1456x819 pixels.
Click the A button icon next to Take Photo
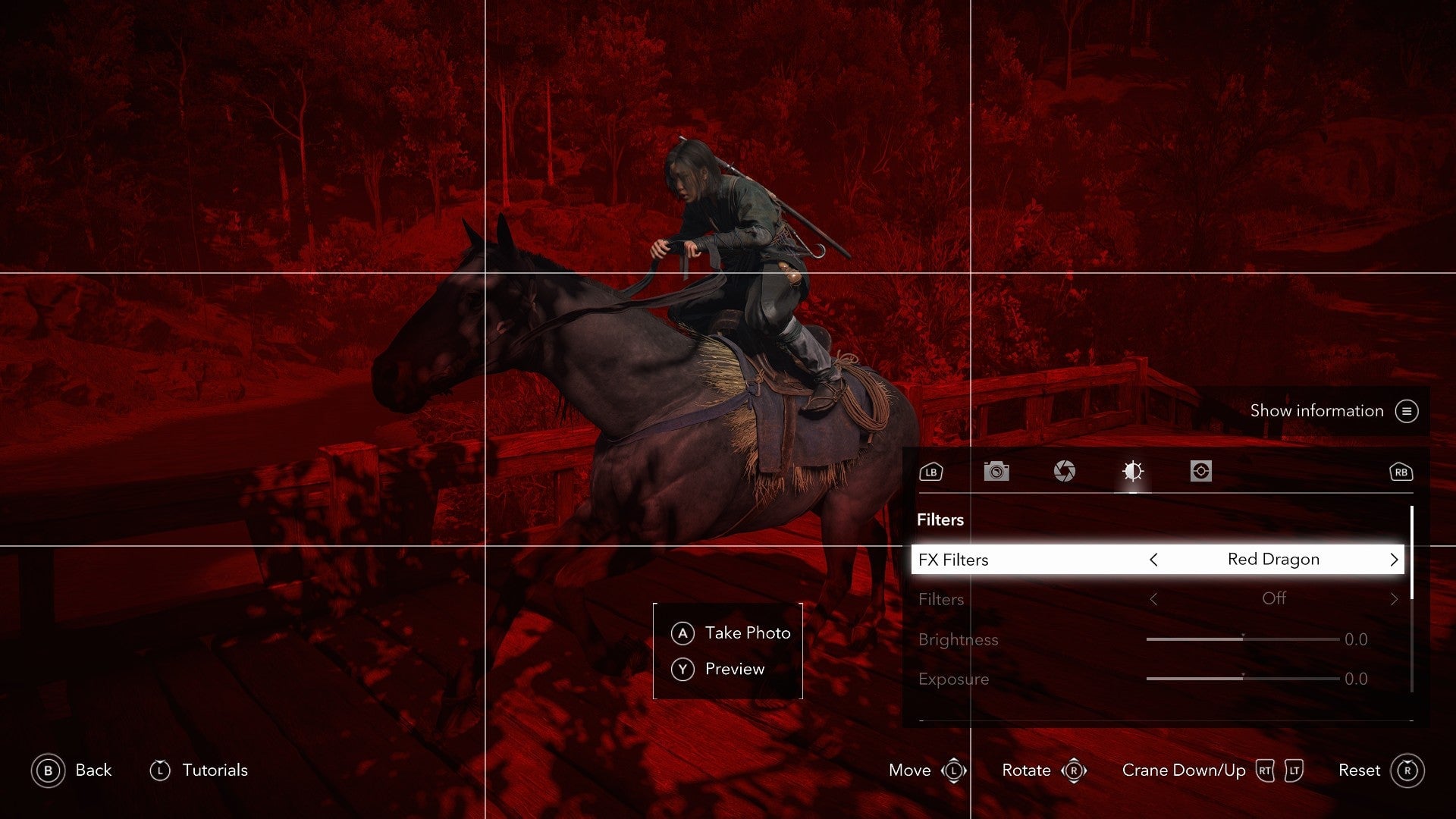coord(683,632)
